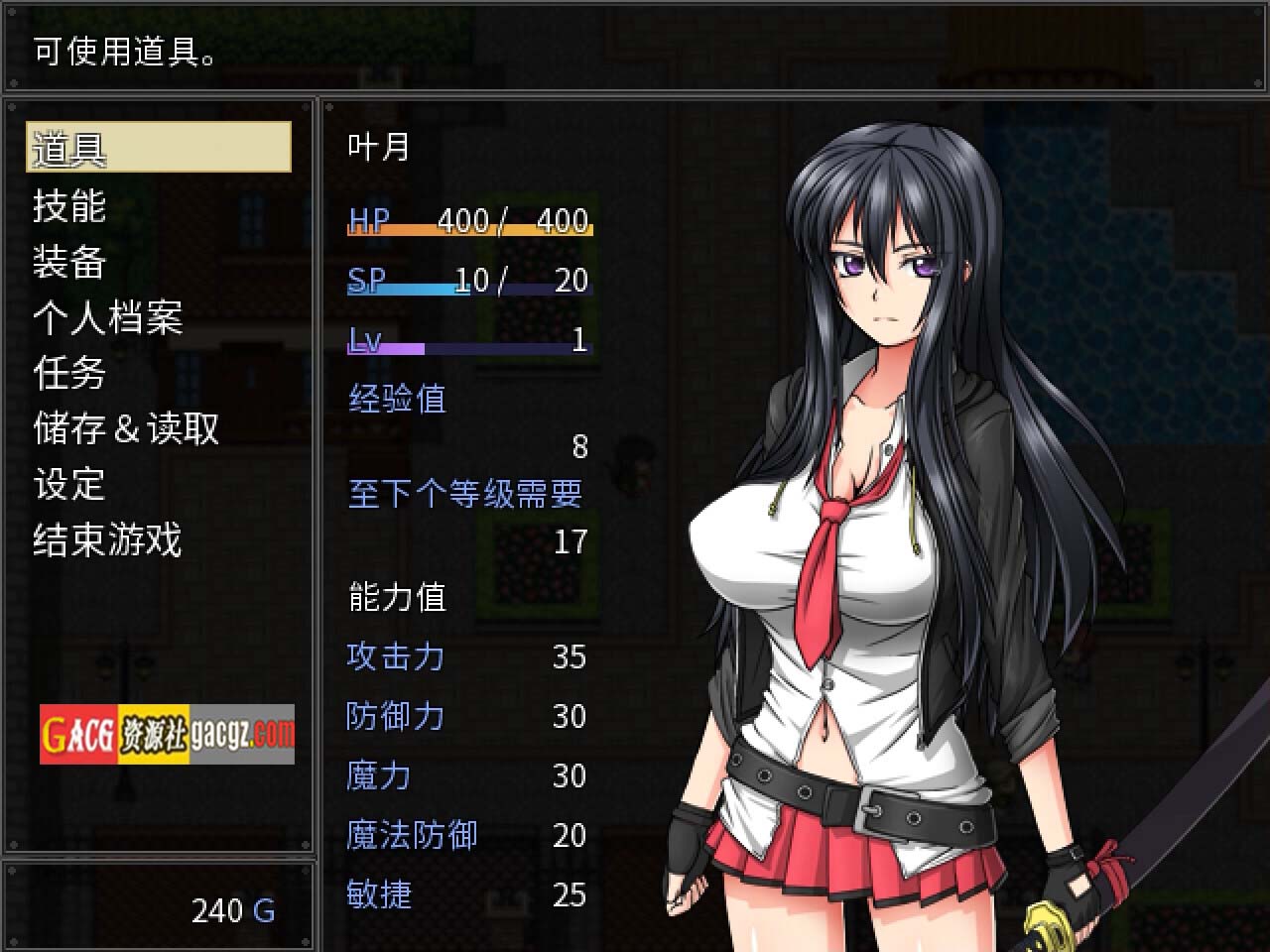View the 个人档案 personal profile
The width and height of the screenshot is (1270, 952).
pos(107,317)
